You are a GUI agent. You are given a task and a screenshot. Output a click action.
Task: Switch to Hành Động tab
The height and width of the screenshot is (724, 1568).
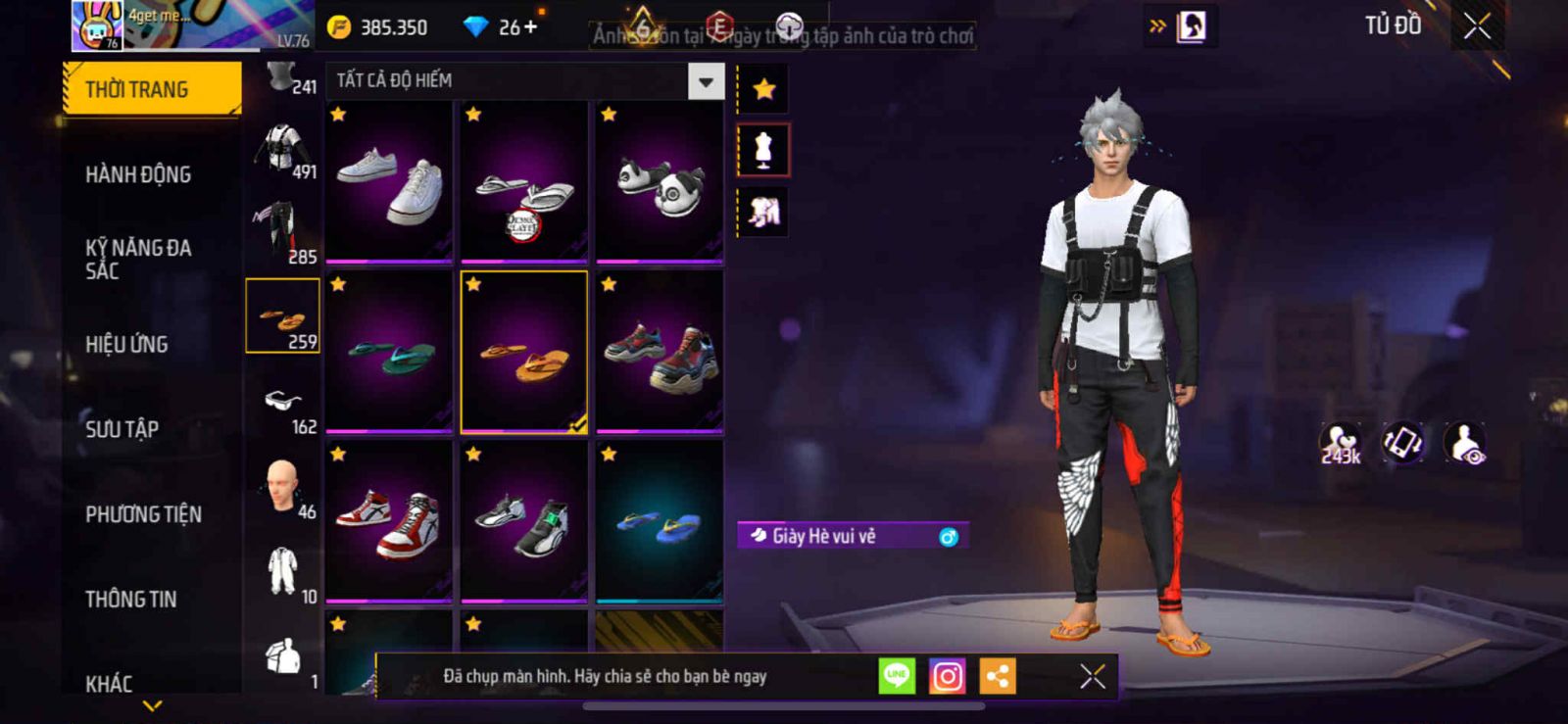[138, 174]
